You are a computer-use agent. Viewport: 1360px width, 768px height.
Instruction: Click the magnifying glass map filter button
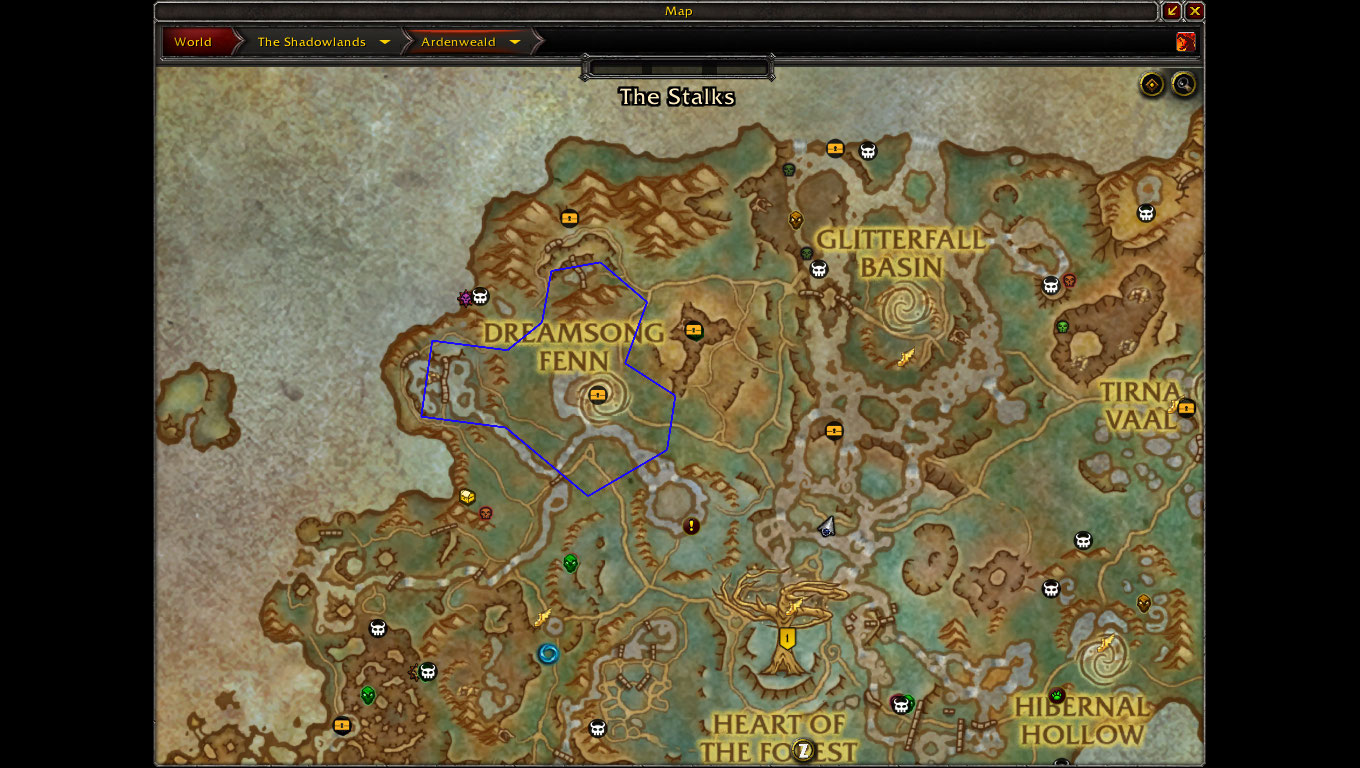pos(1184,84)
